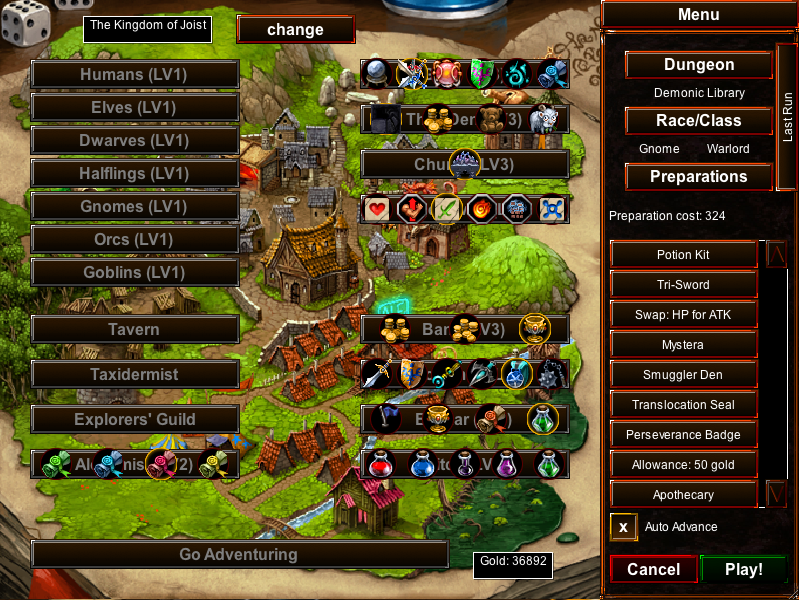Choose the Elves (LV1) entry

coord(135,107)
